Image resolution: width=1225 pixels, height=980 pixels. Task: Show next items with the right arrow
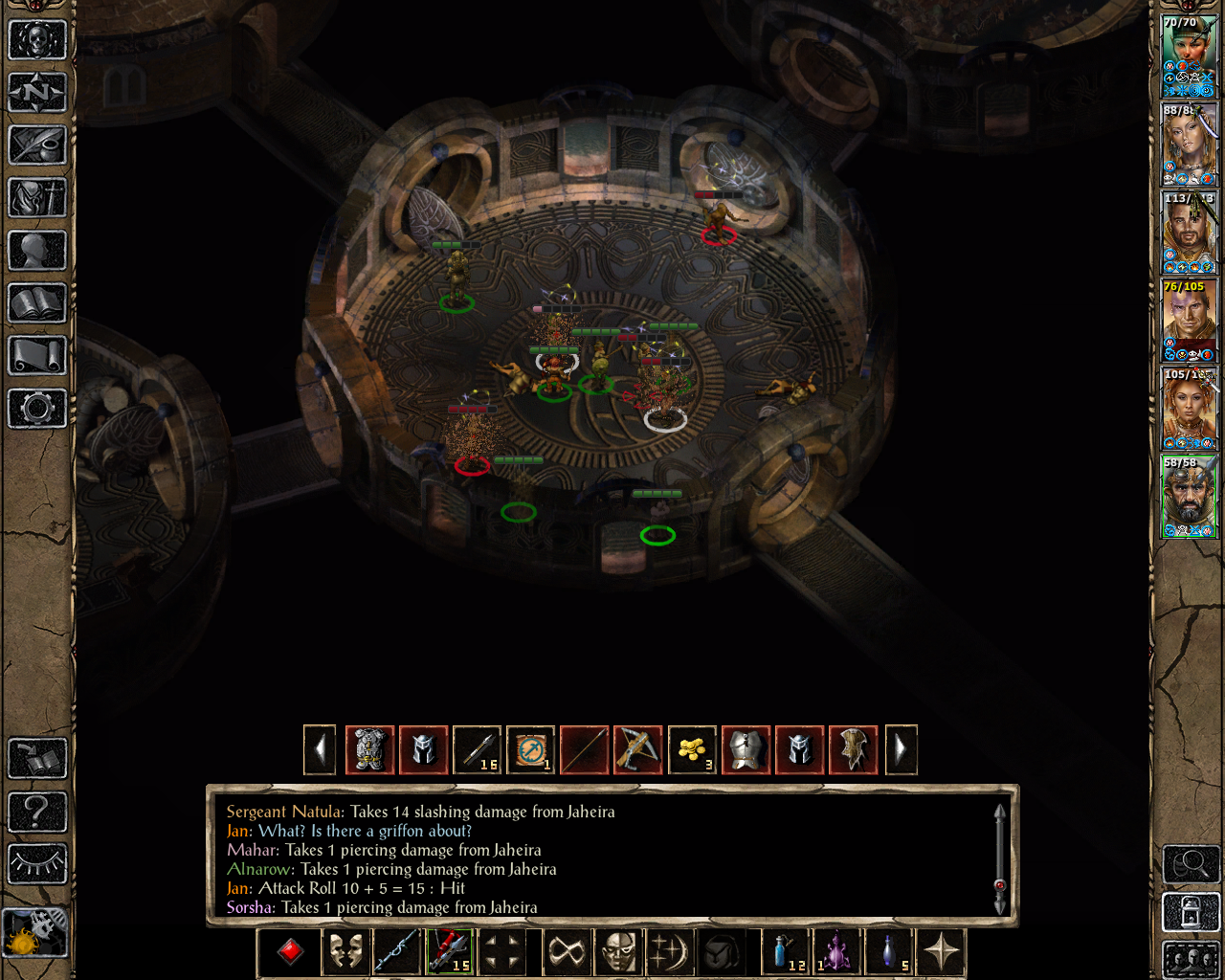tap(901, 749)
